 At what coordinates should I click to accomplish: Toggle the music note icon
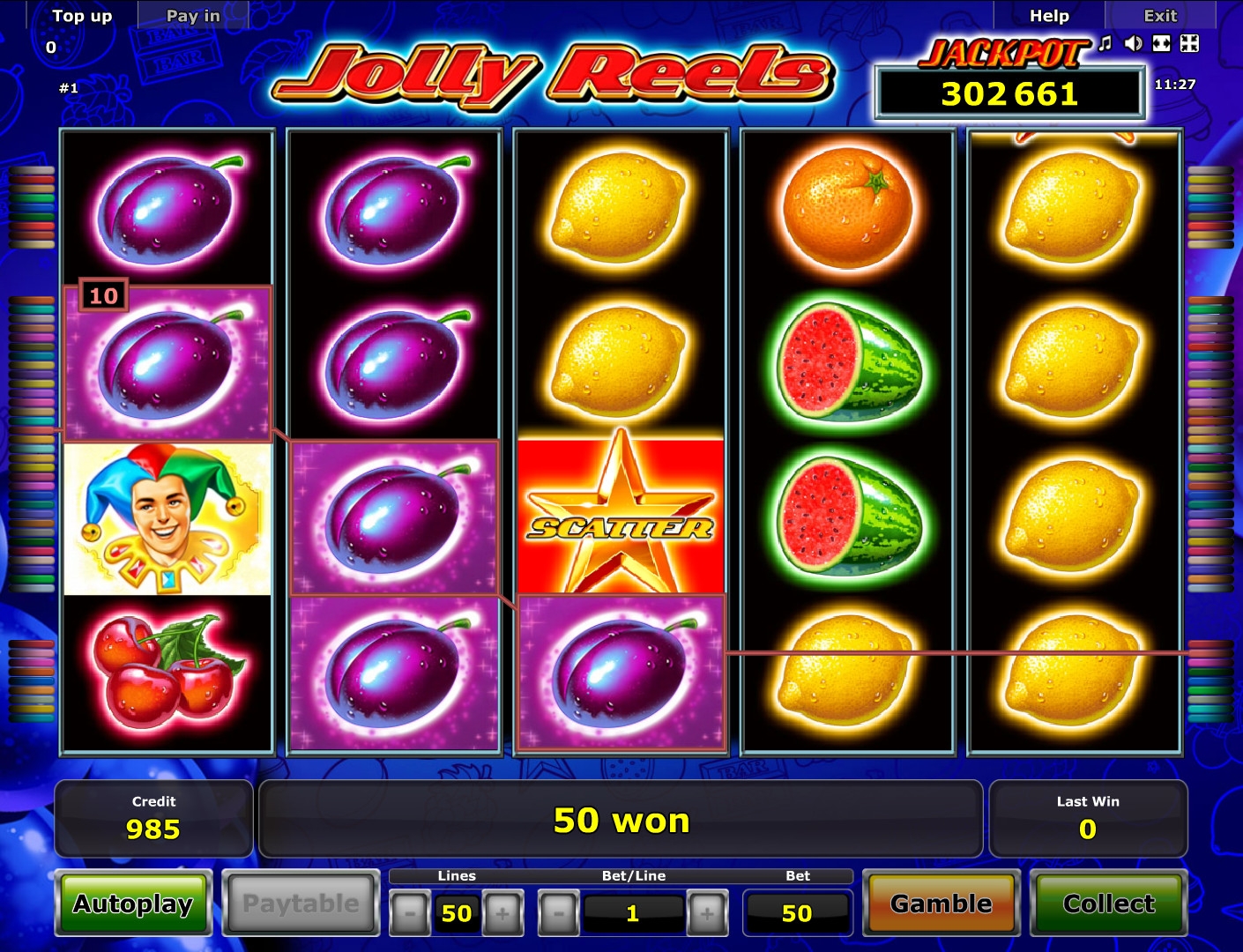click(x=1105, y=43)
